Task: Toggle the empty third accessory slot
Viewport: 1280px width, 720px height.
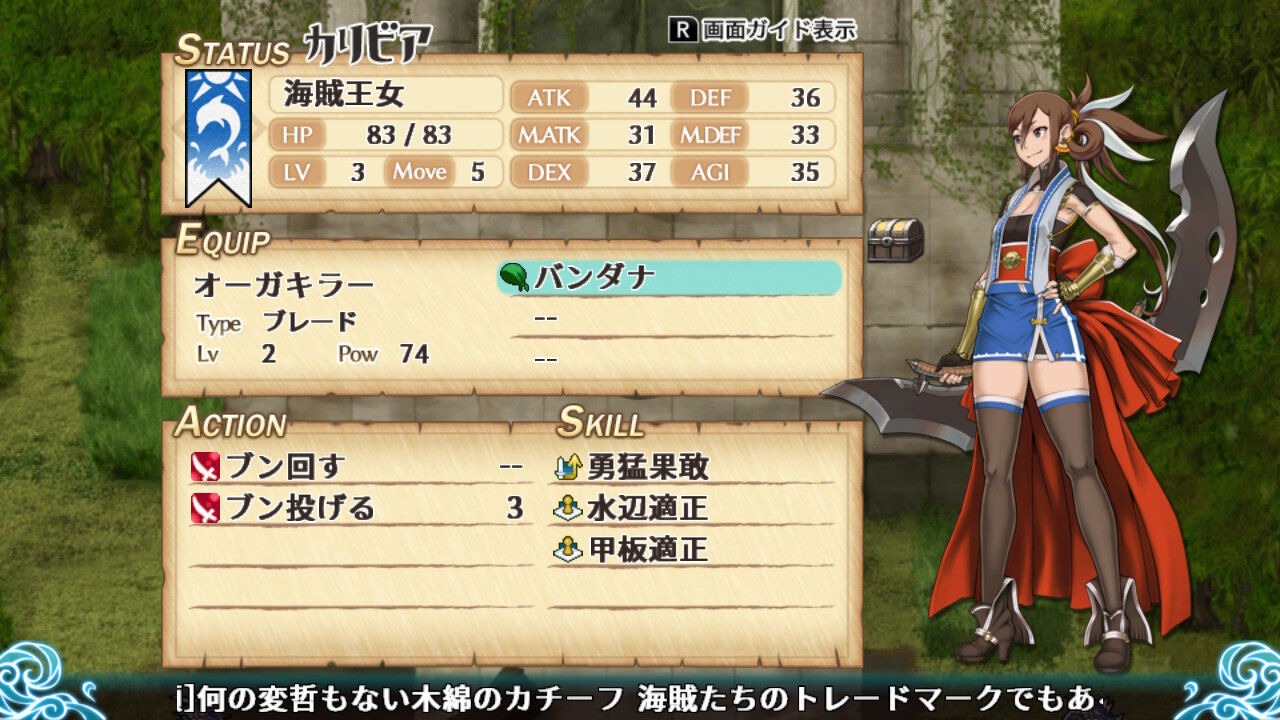Action: [x=660, y=360]
